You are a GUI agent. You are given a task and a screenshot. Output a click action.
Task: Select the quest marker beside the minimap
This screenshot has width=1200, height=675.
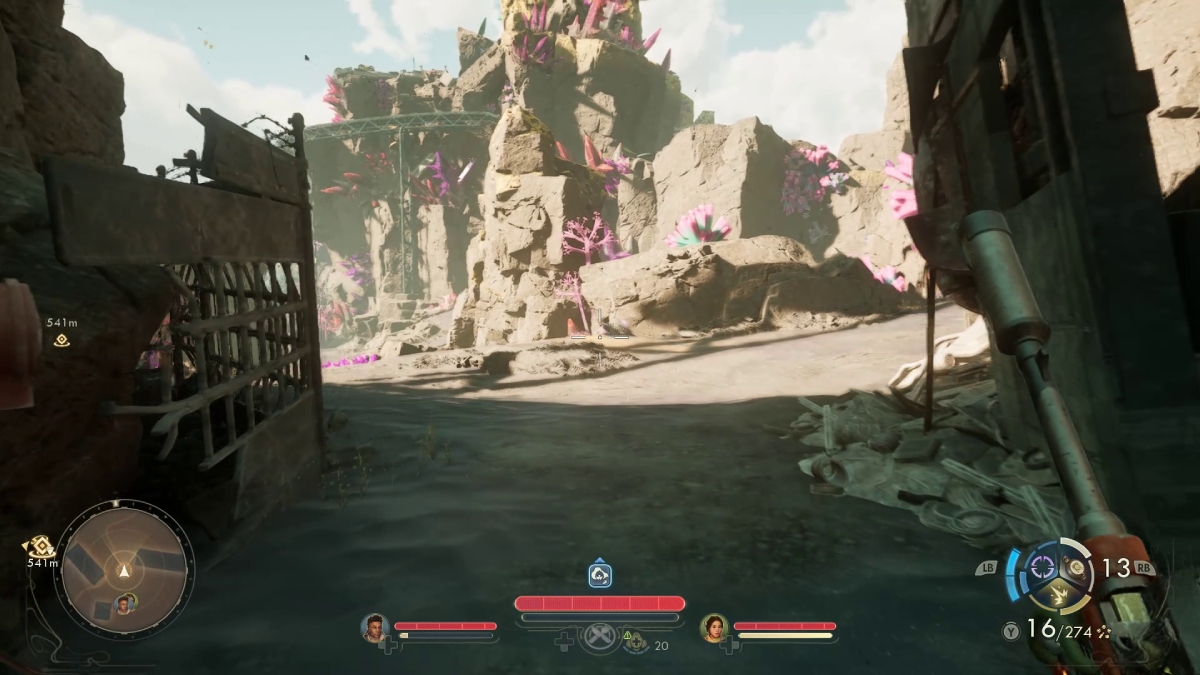tap(40, 547)
